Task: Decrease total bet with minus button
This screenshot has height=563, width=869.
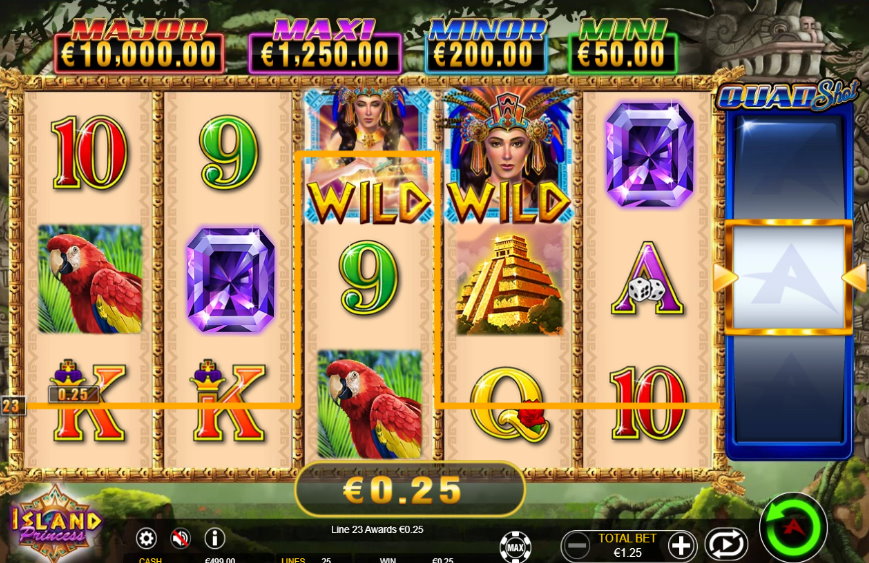Action: pyautogui.click(x=575, y=545)
